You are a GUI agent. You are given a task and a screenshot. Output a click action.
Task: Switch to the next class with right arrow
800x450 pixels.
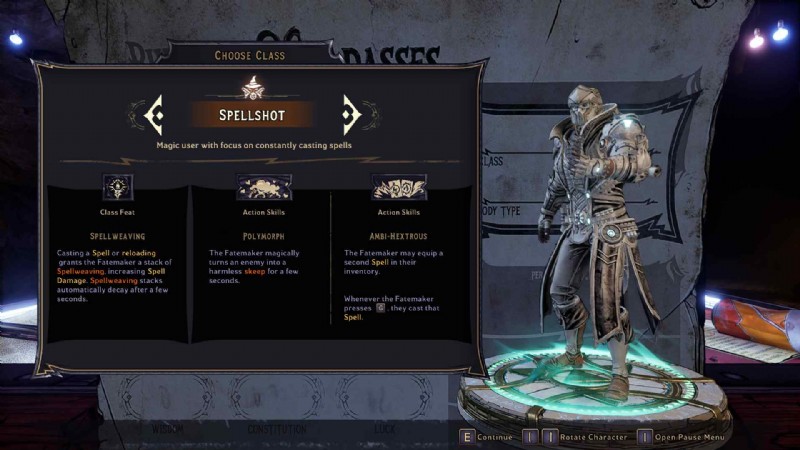click(x=350, y=115)
